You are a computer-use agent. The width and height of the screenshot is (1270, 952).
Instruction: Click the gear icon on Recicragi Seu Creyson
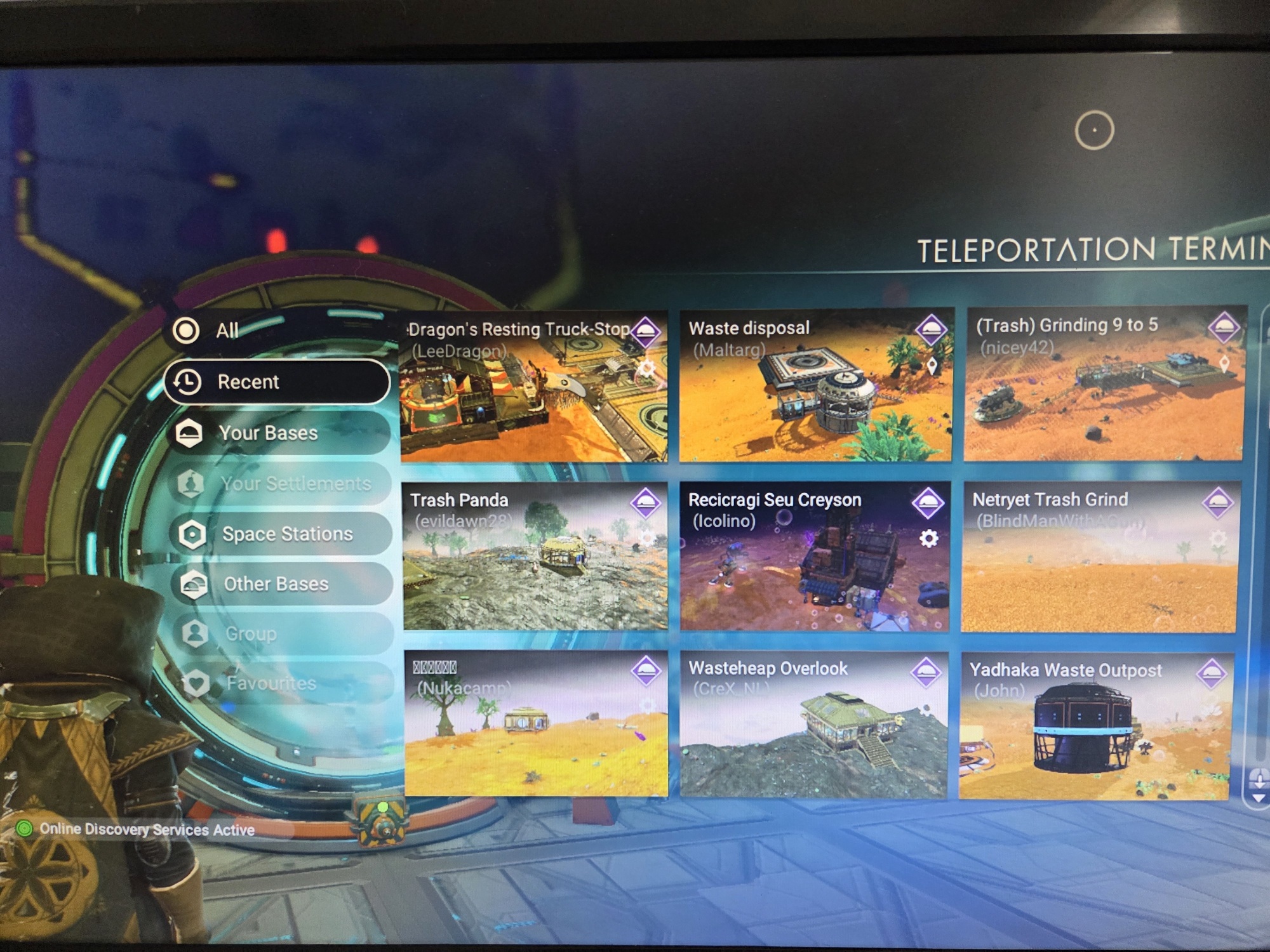coord(929,539)
